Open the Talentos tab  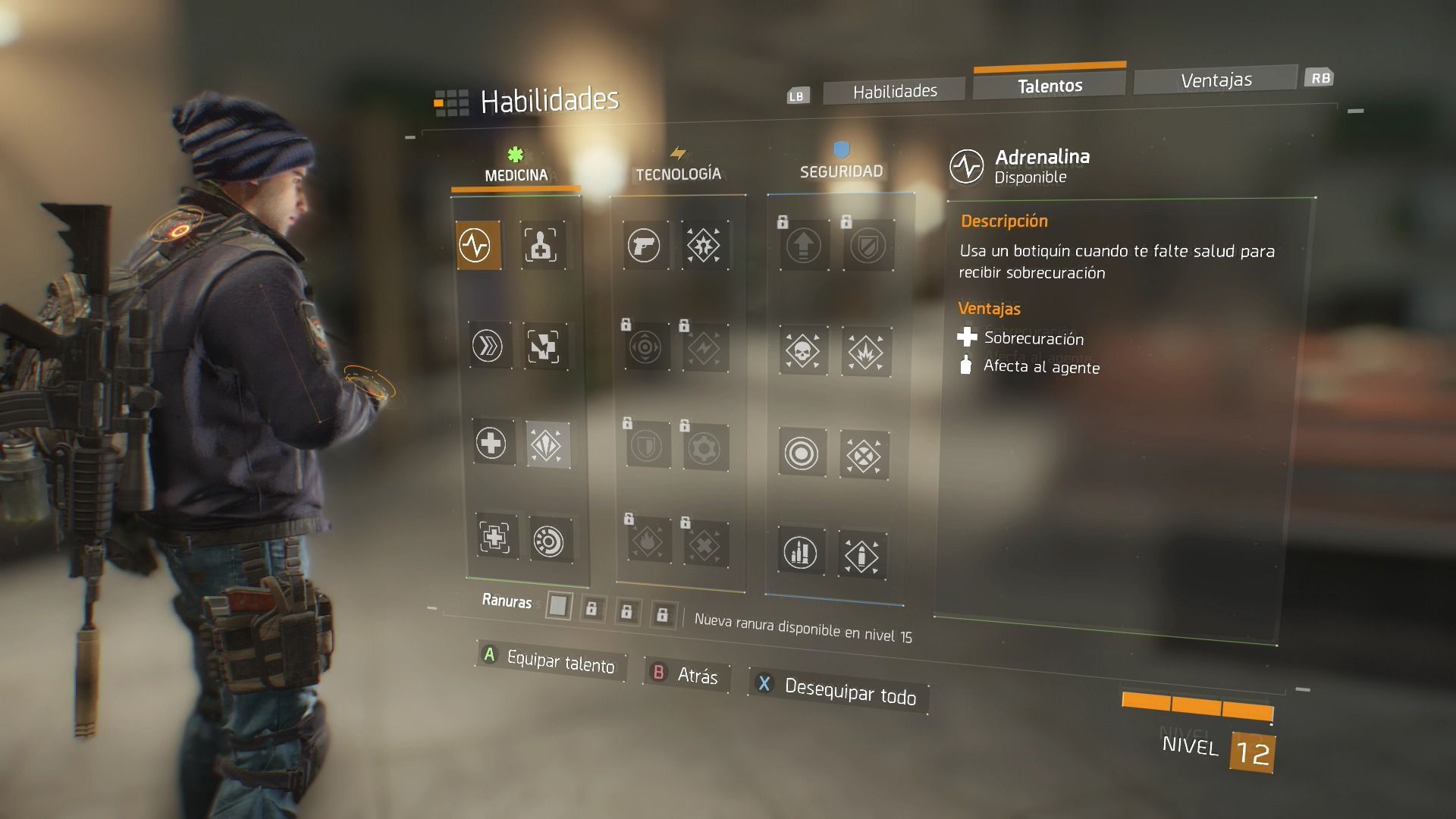click(1050, 86)
